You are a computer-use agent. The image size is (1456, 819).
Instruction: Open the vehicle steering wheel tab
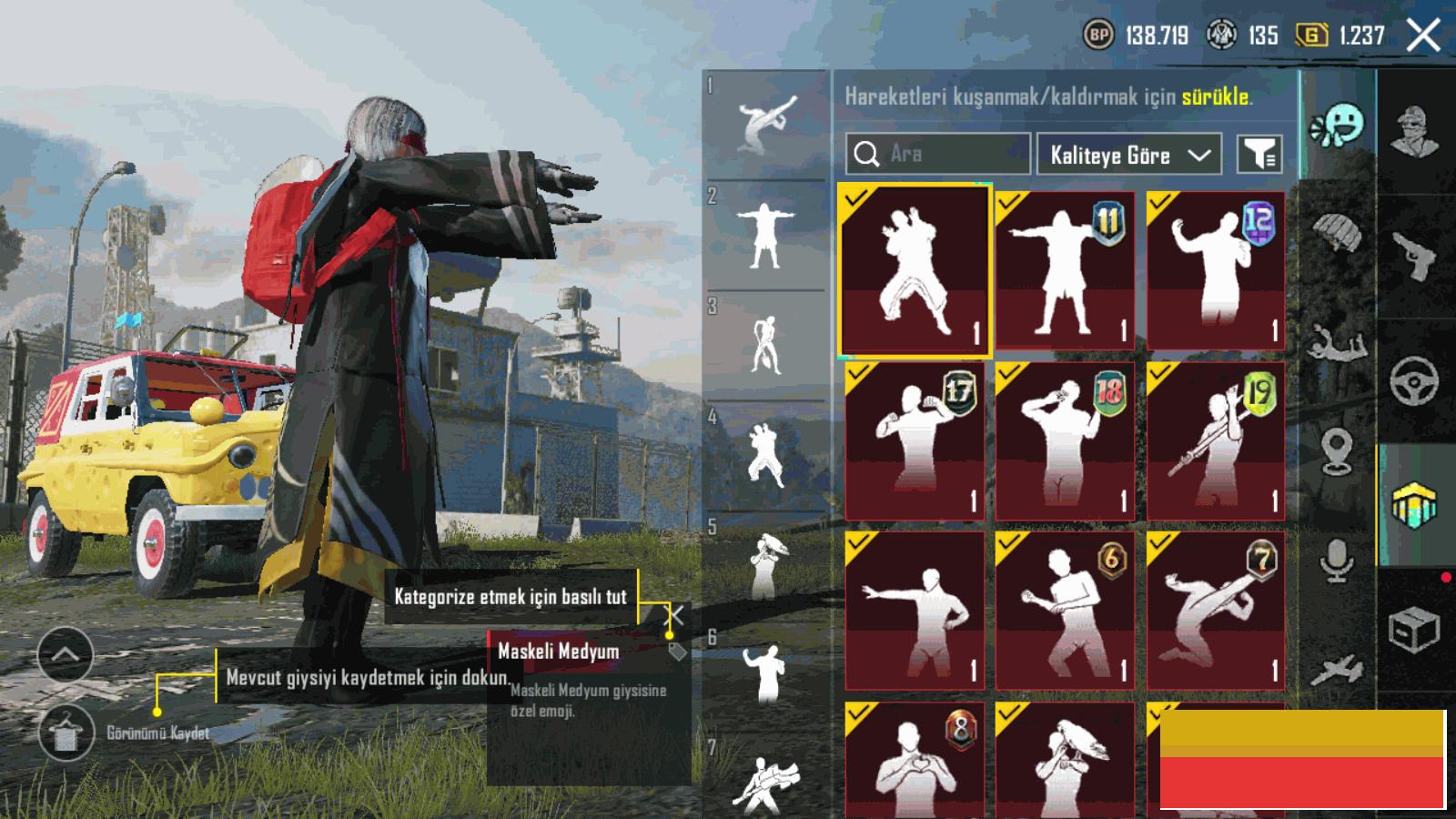tap(1415, 380)
